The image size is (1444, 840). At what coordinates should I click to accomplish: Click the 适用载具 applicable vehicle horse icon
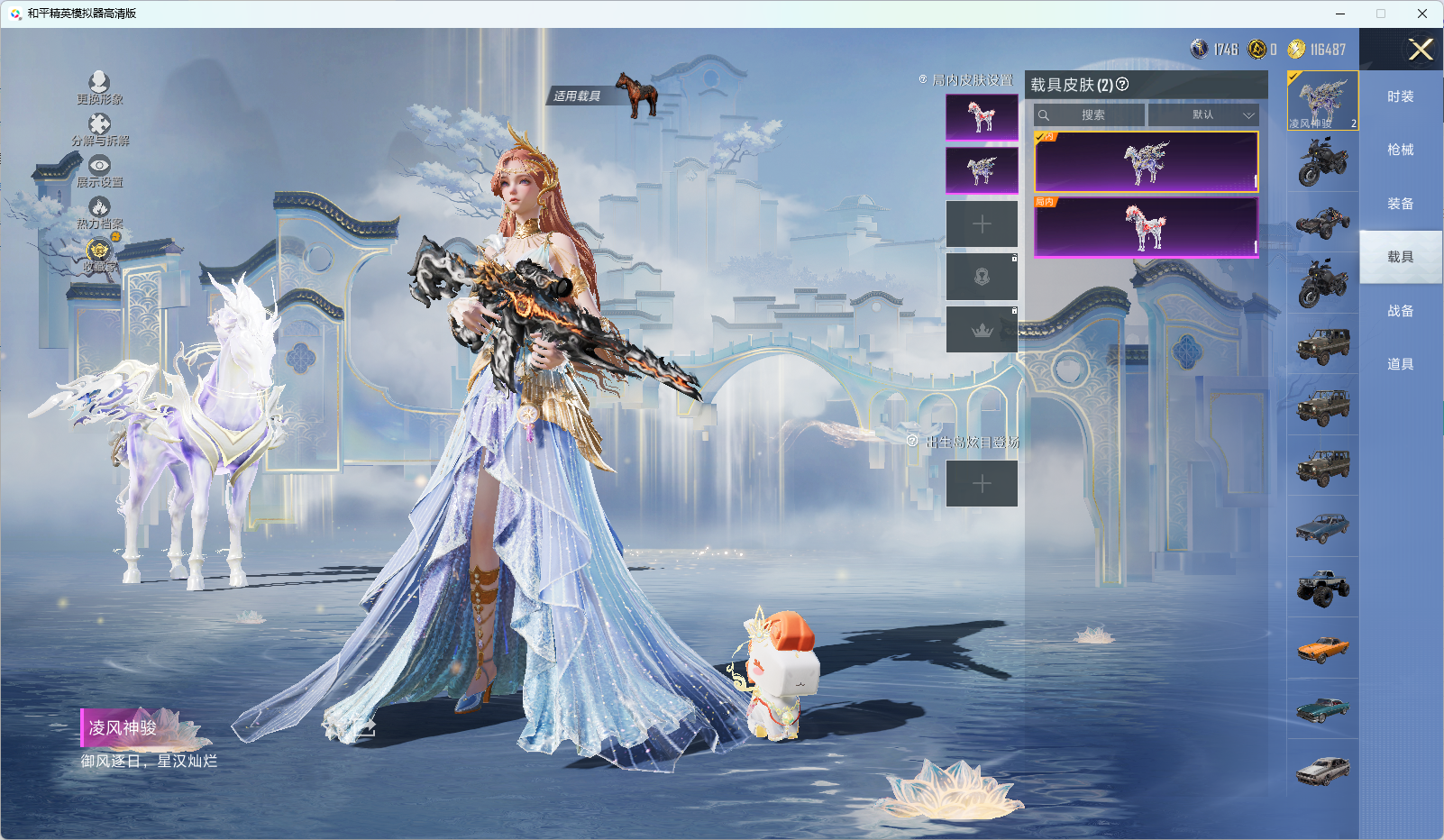tap(636, 95)
